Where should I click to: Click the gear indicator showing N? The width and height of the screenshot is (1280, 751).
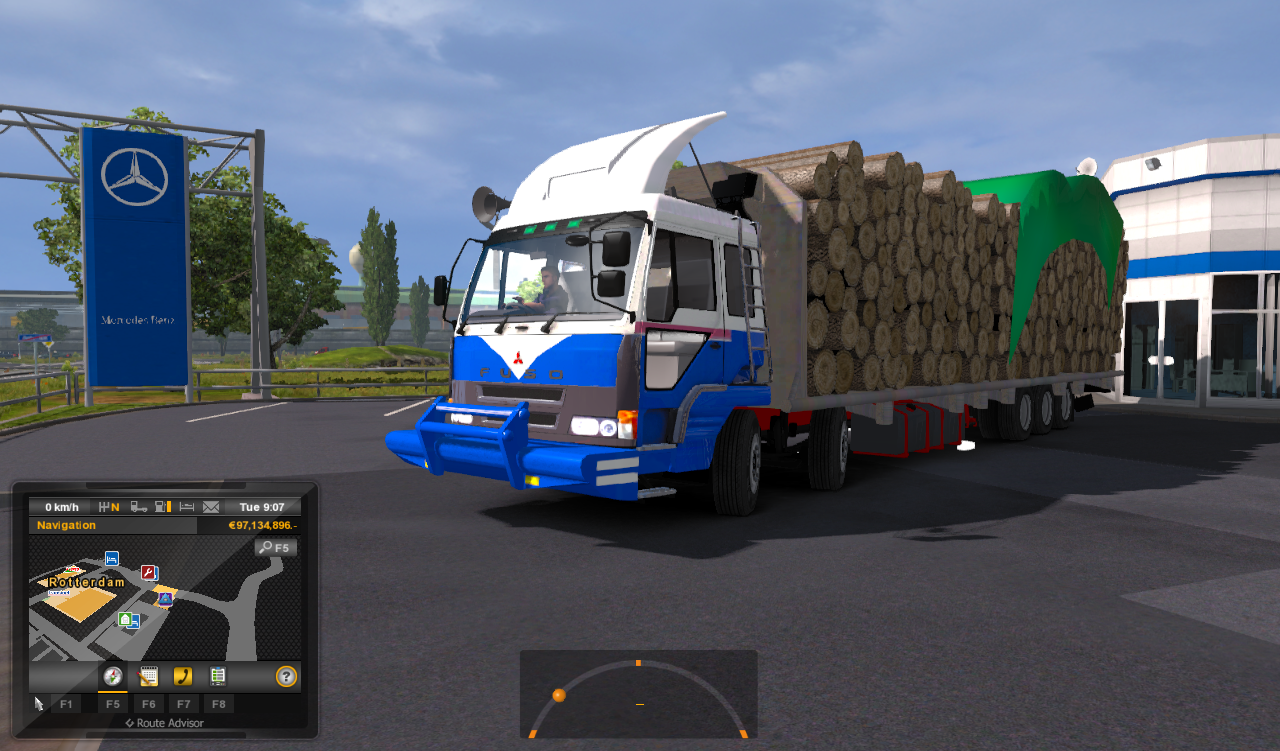click(x=110, y=506)
